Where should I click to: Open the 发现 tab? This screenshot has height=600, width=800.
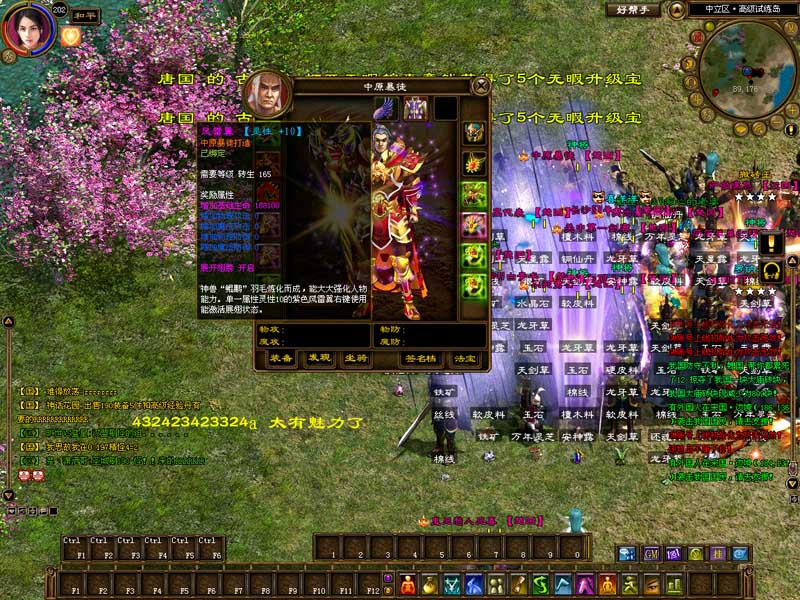(x=319, y=357)
